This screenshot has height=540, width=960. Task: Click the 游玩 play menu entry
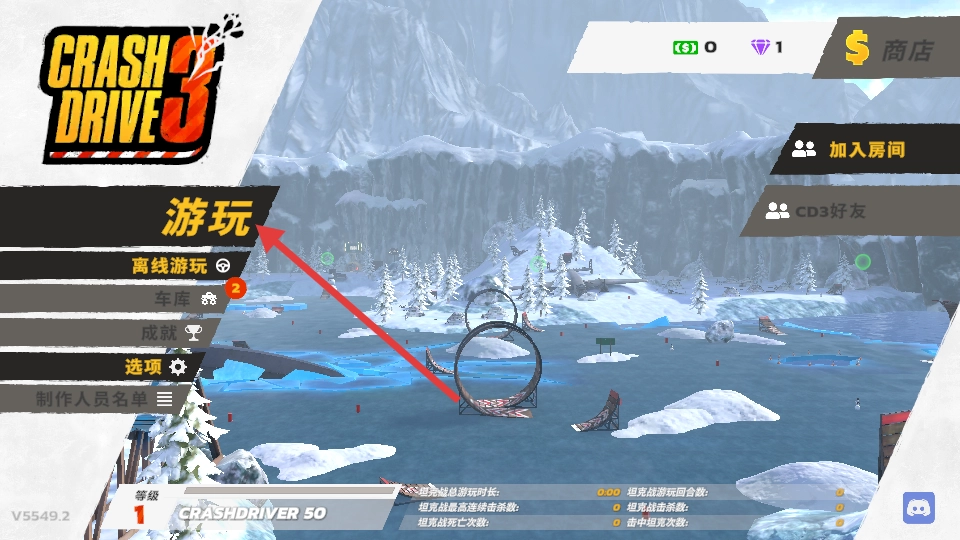click(x=207, y=217)
